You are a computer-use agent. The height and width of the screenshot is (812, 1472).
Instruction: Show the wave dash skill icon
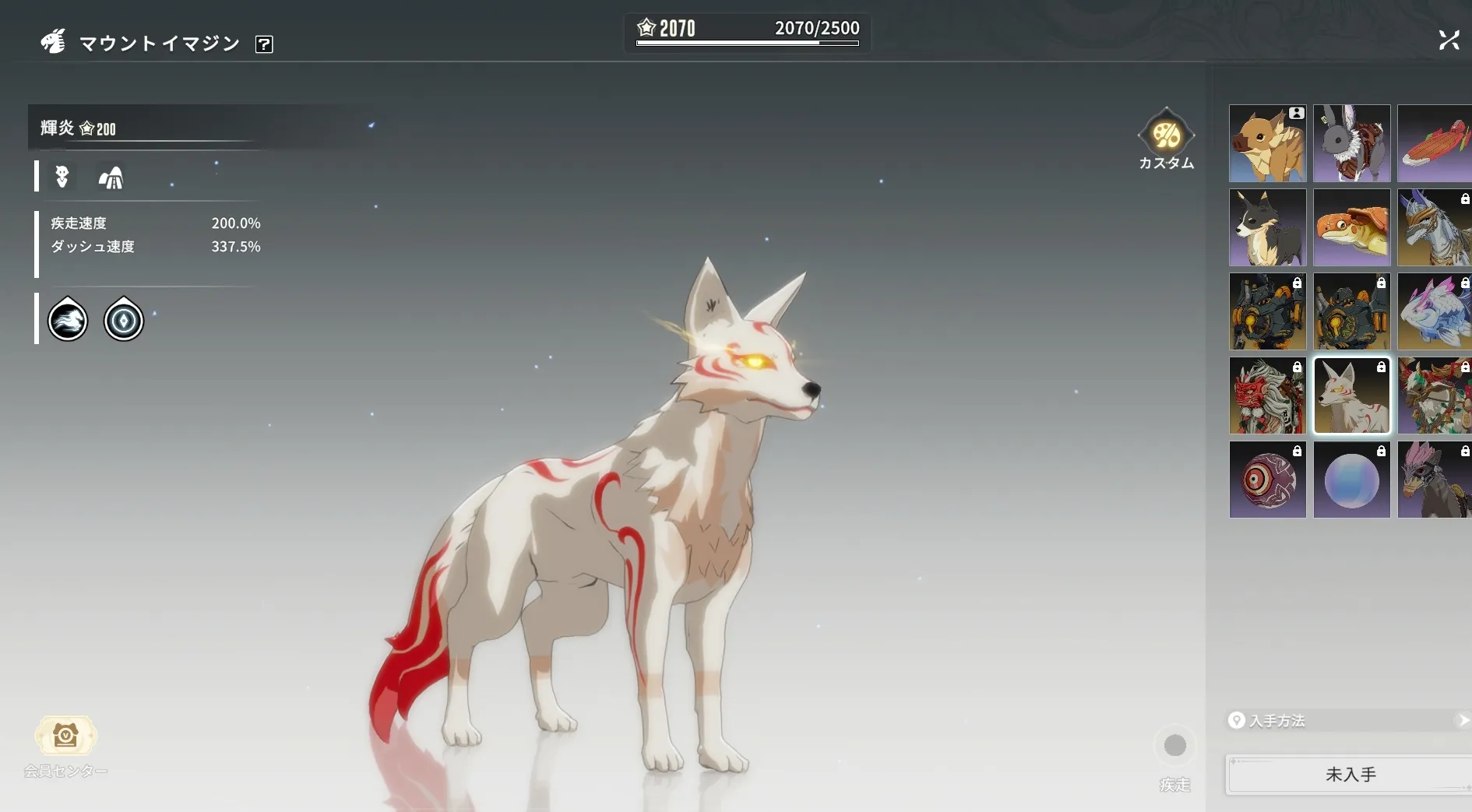pos(68,320)
